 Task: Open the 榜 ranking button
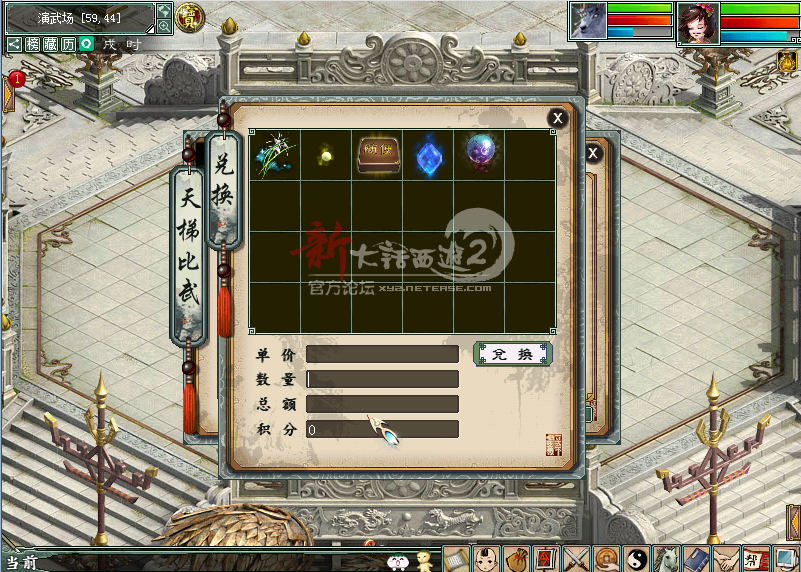coord(33,45)
